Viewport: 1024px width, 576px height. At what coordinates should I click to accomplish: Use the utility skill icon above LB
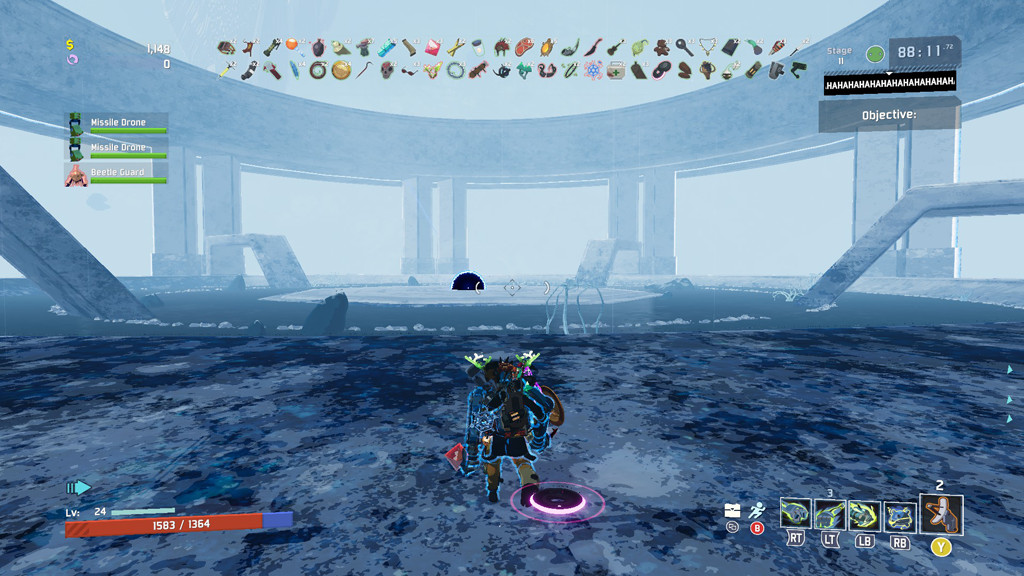864,515
